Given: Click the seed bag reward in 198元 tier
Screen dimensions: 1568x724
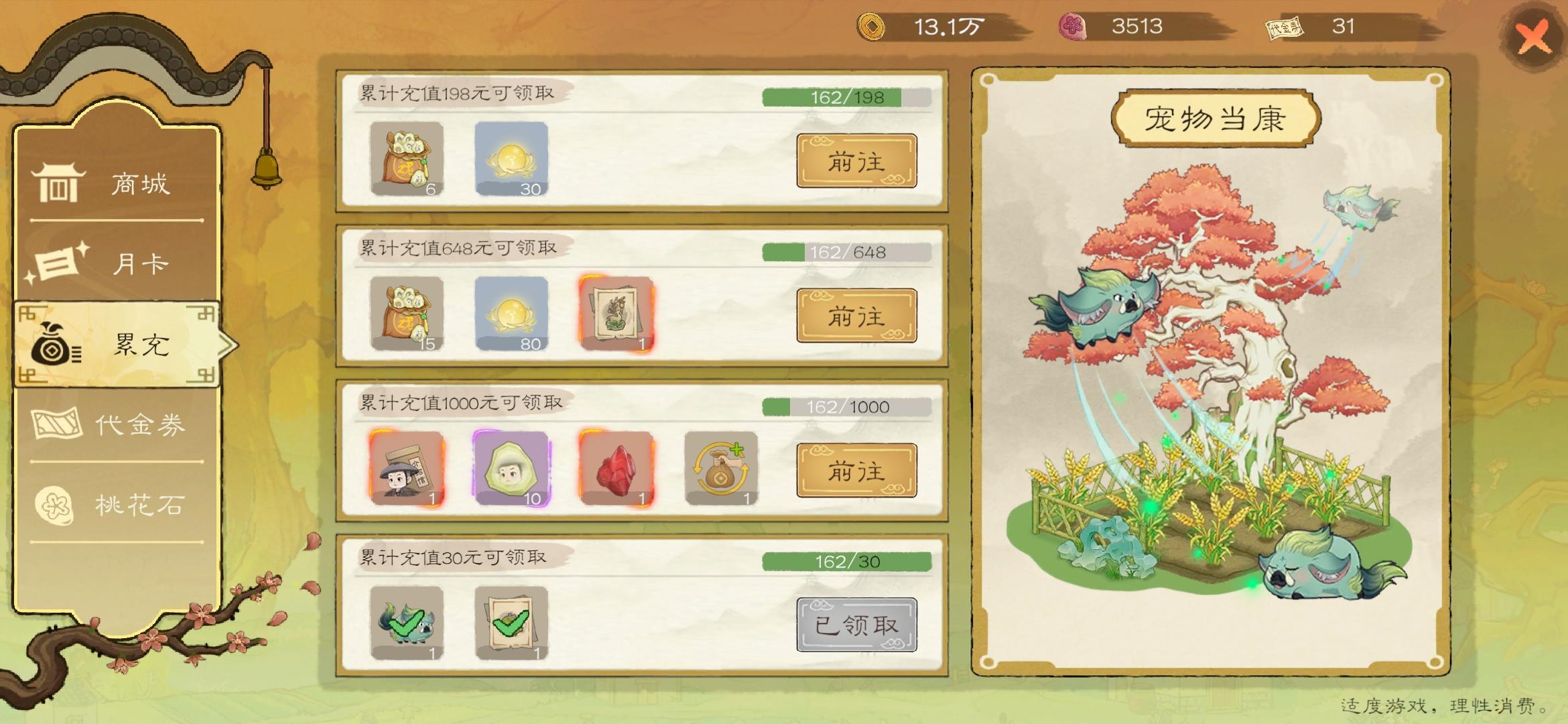Looking at the screenshot, I should 405,161.
